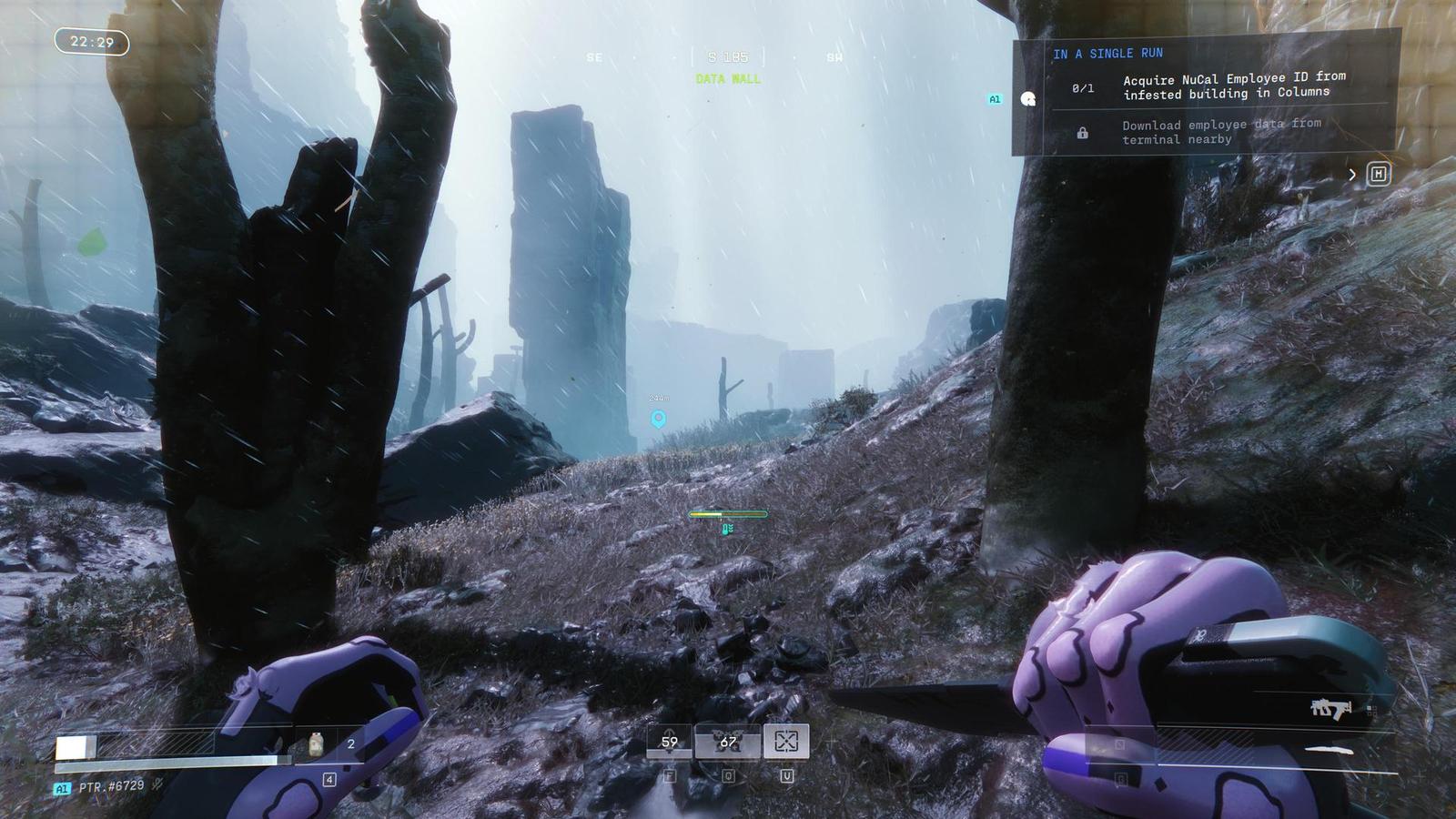
Task: Switch to the knife melee weapon slot
Action: [1328, 751]
